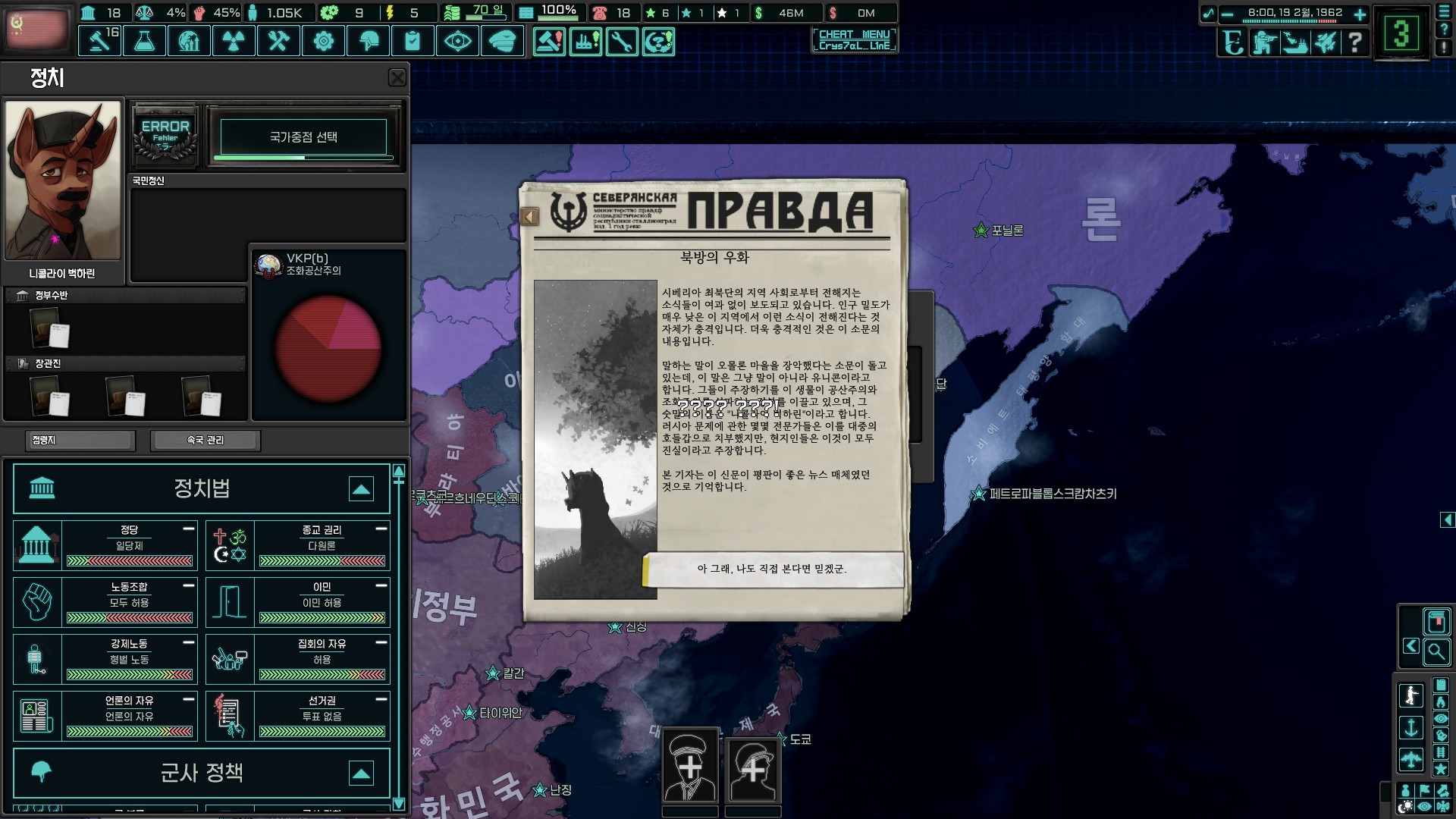Screen dimensions: 1456x819
Task: Open the occupied territories tab
Action: tap(80, 440)
